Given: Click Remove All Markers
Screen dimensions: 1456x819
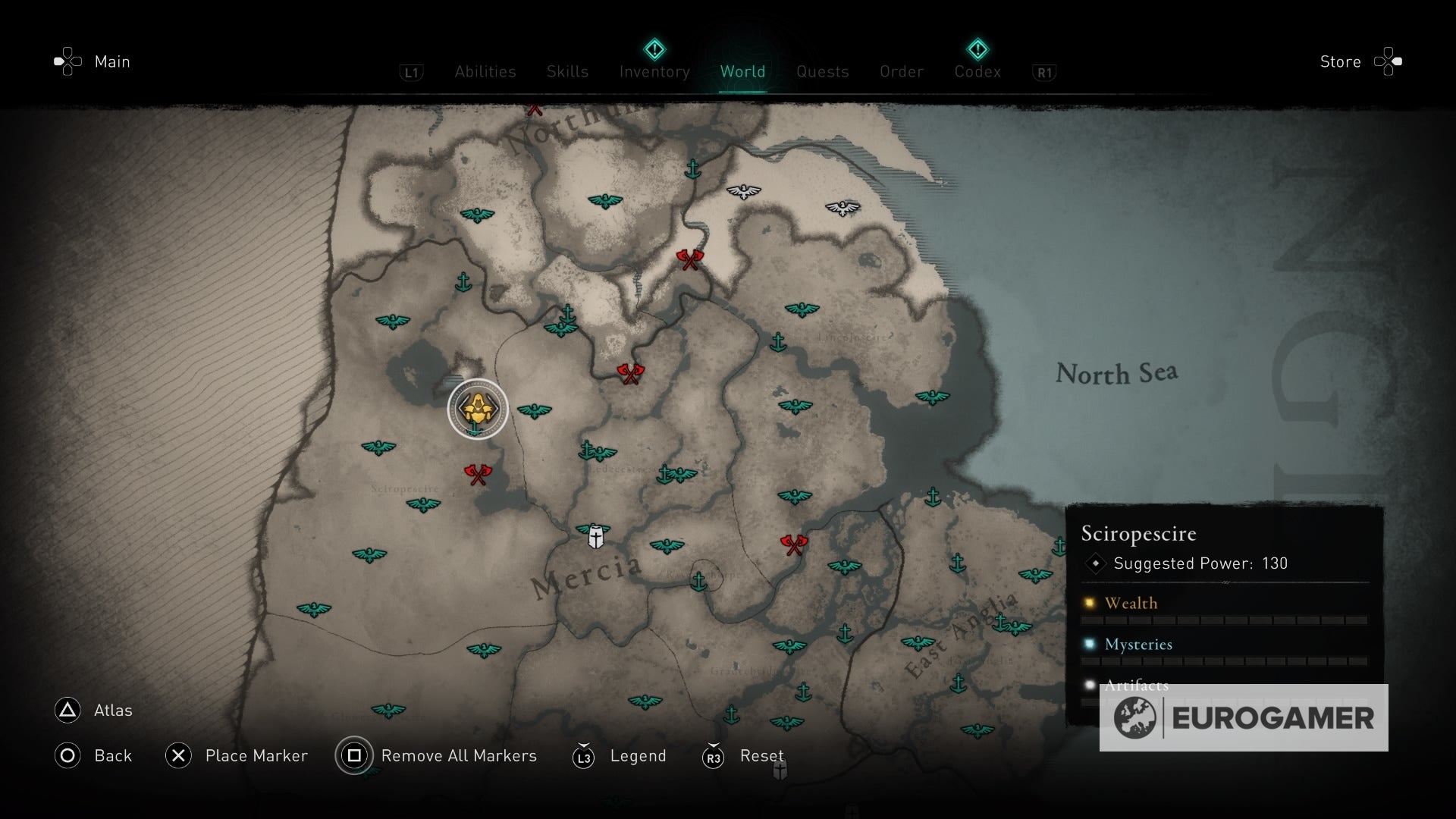Looking at the screenshot, I should click(459, 756).
